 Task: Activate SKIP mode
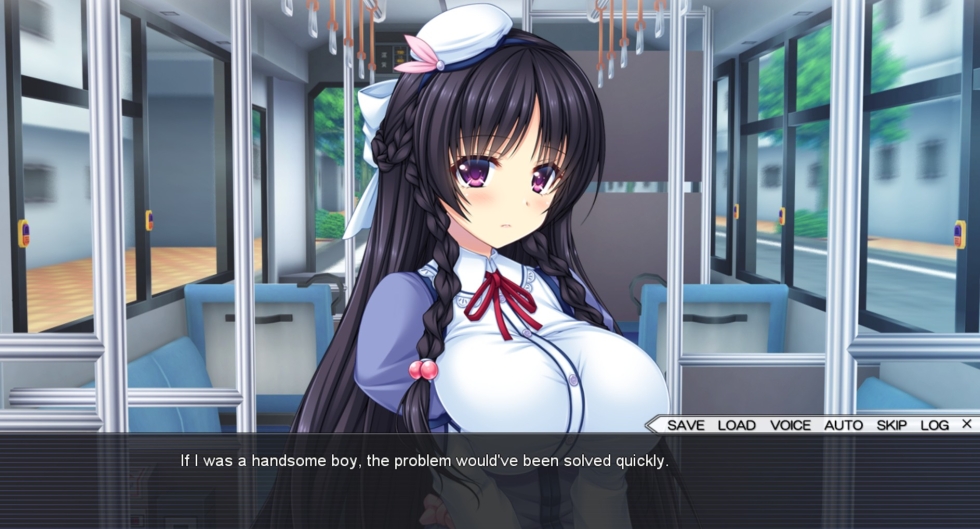tap(892, 425)
